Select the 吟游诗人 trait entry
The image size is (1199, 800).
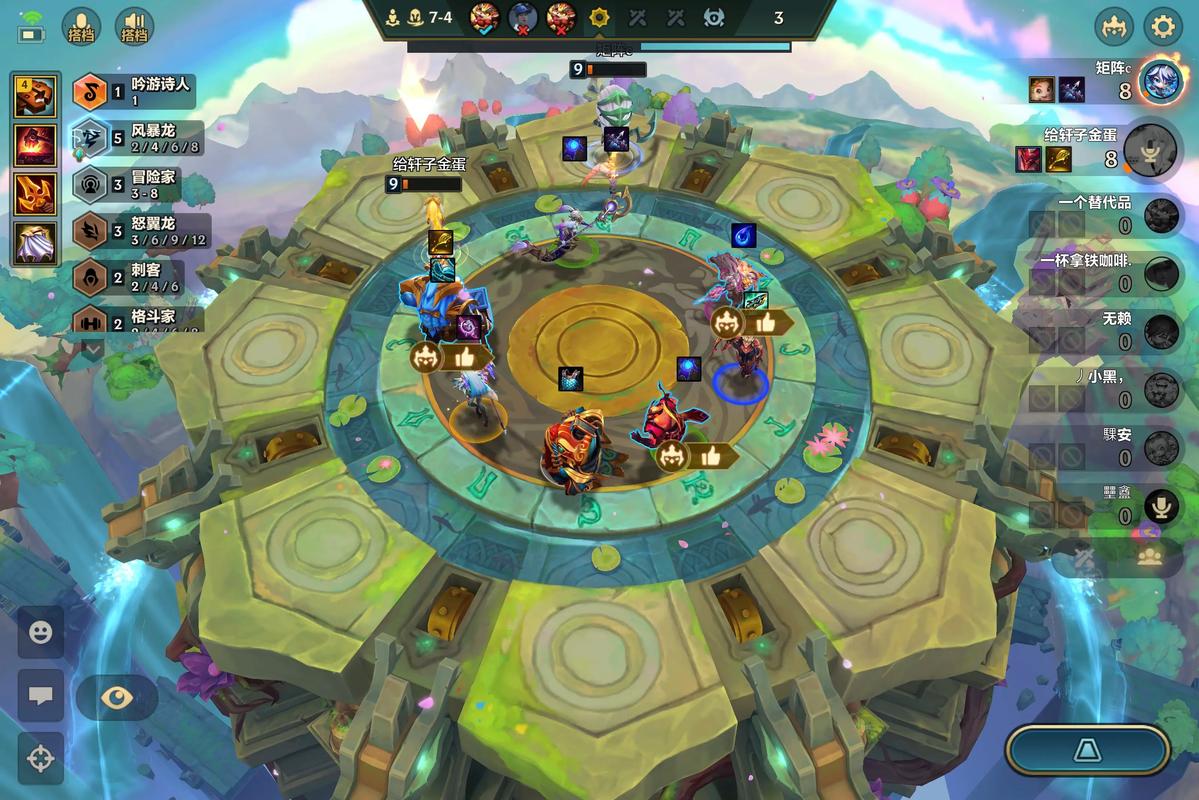(135, 92)
